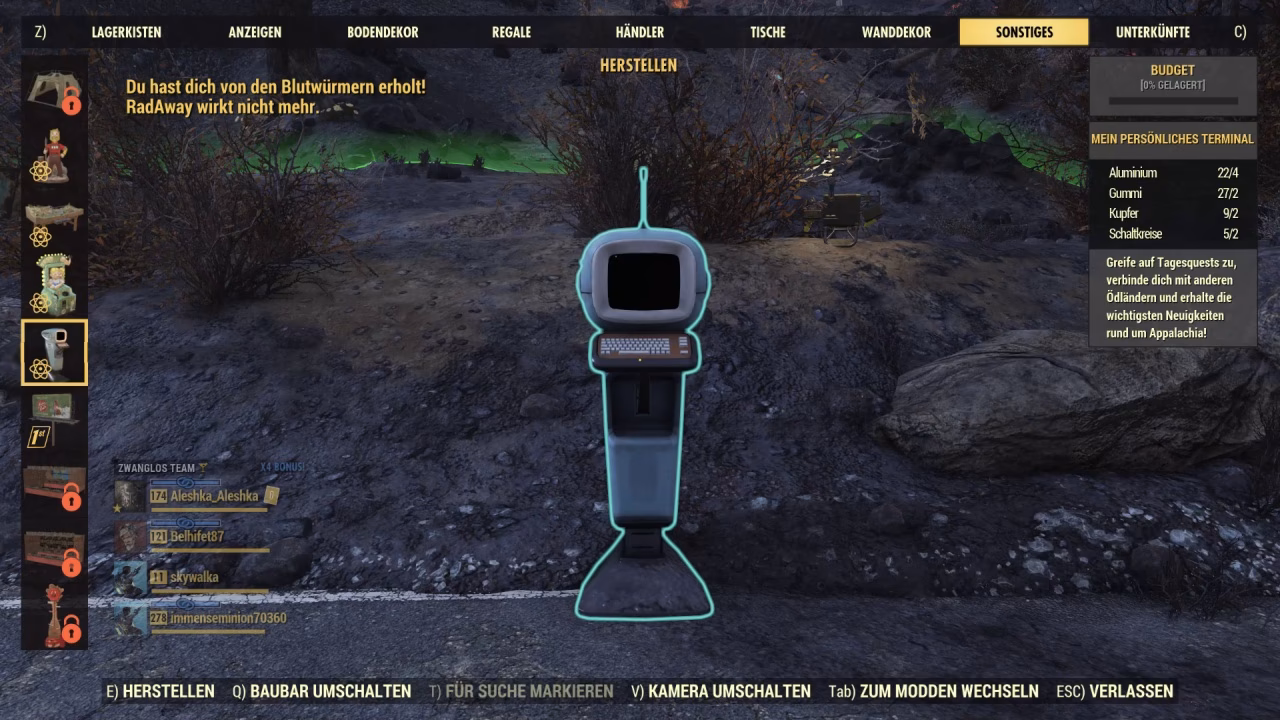Select the weathered table item in sidebar

coord(54,213)
